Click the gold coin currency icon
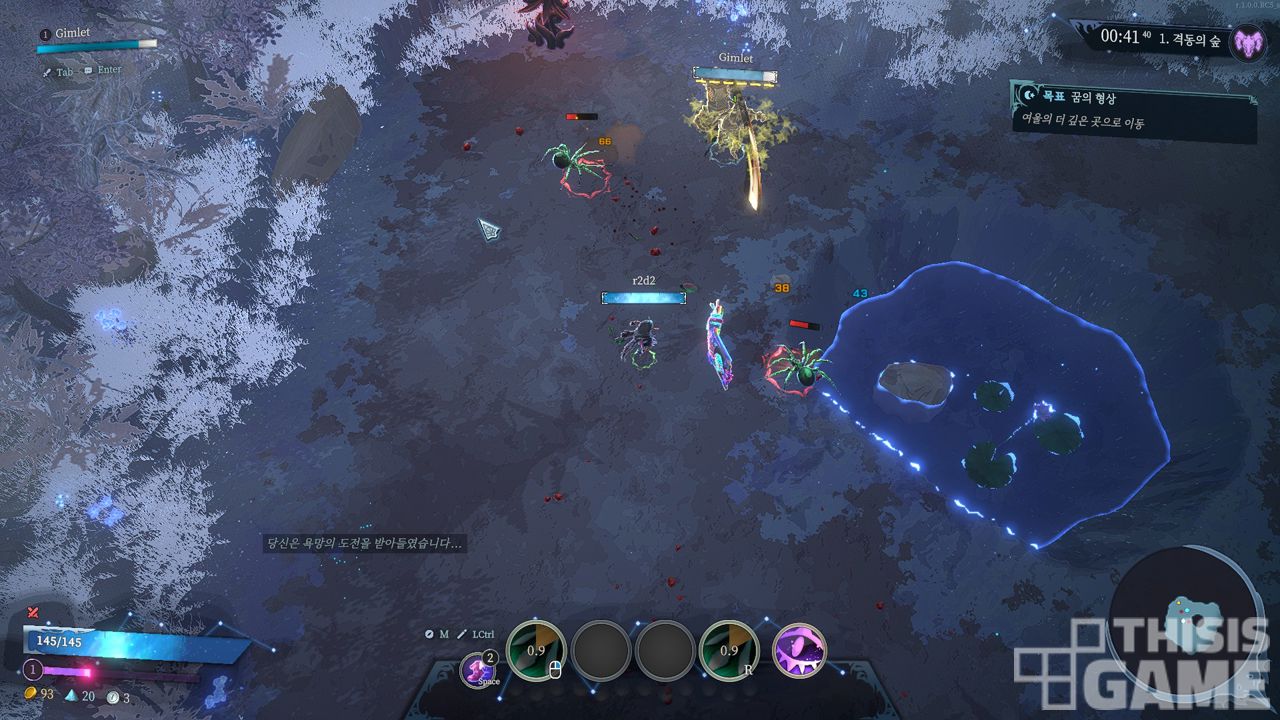Image resolution: width=1280 pixels, height=720 pixels. click(x=31, y=694)
